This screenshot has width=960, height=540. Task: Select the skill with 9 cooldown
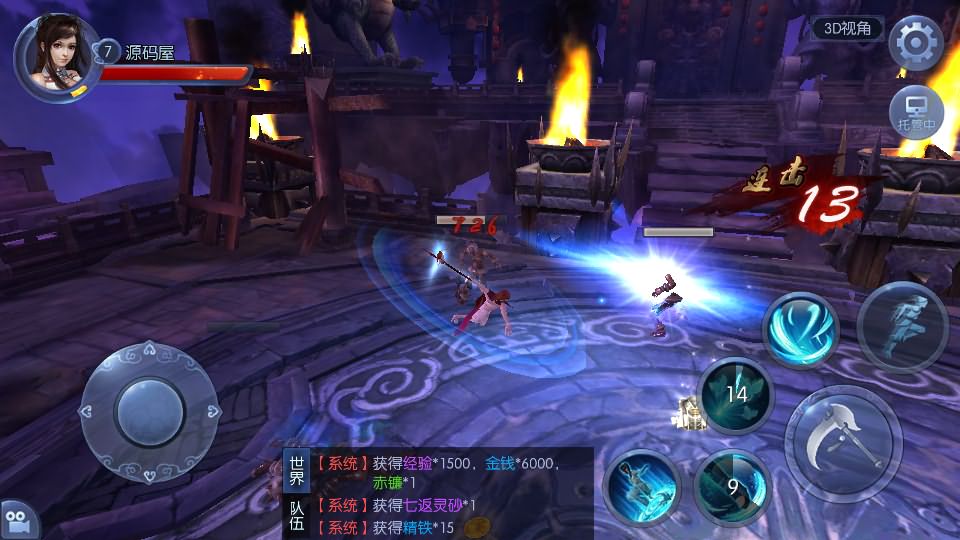pos(732,488)
